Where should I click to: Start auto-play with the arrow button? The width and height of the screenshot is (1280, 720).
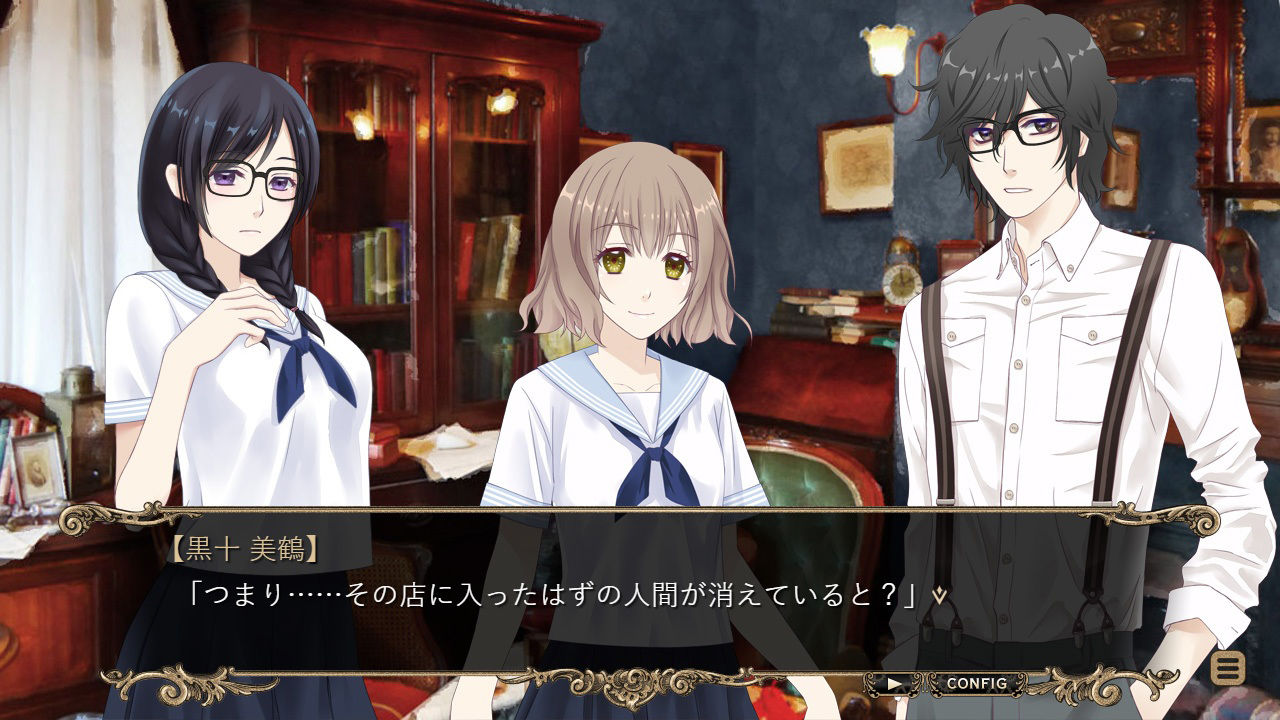[895, 685]
